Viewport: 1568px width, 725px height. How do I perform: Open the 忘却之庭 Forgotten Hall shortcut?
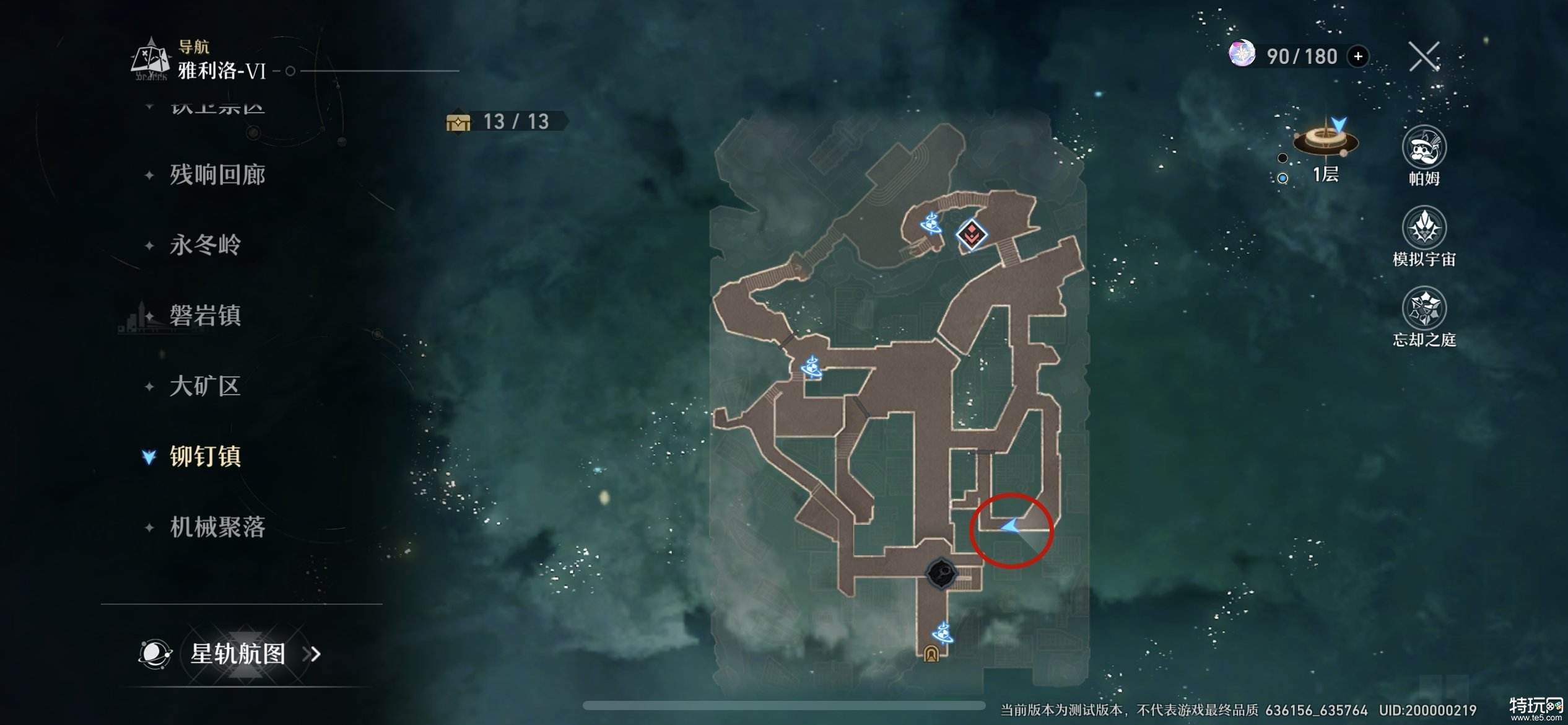click(1424, 309)
